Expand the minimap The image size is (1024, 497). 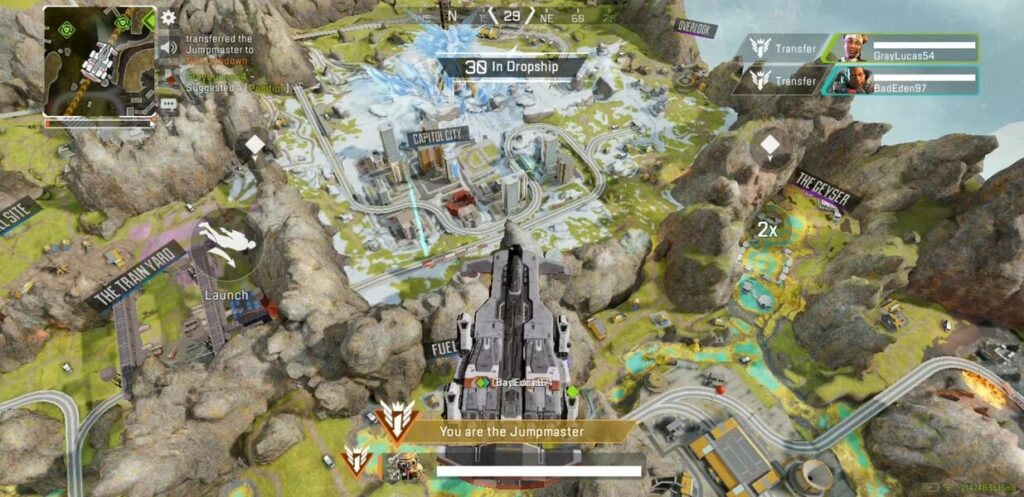(99, 64)
